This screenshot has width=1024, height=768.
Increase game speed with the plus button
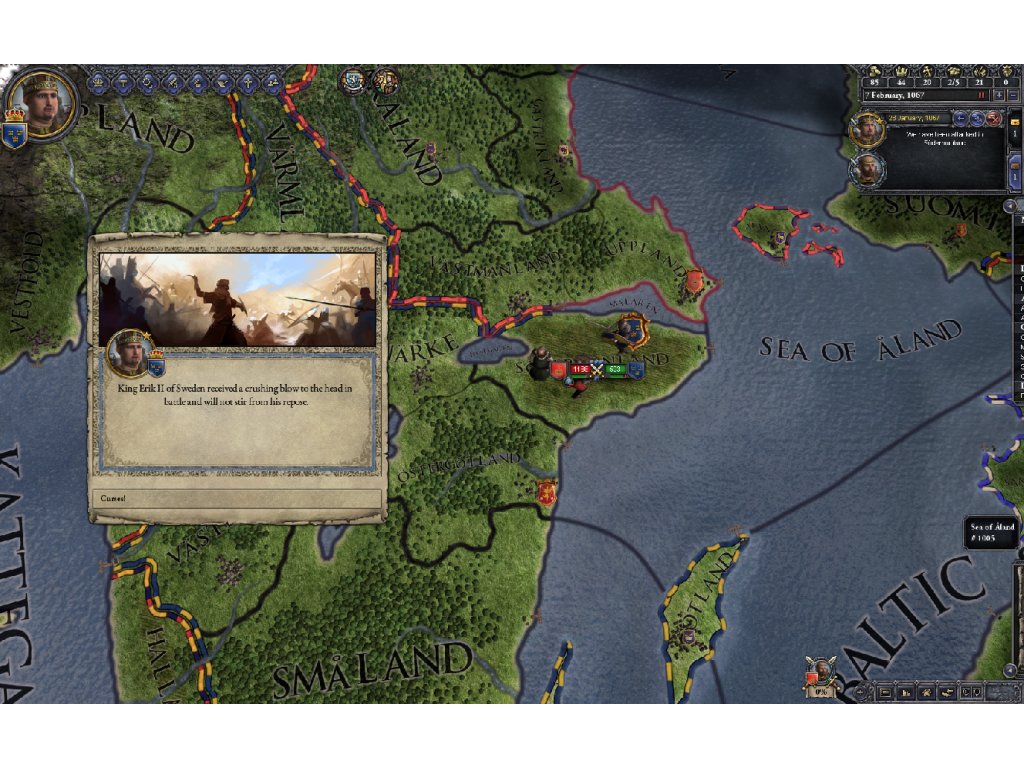(998, 95)
